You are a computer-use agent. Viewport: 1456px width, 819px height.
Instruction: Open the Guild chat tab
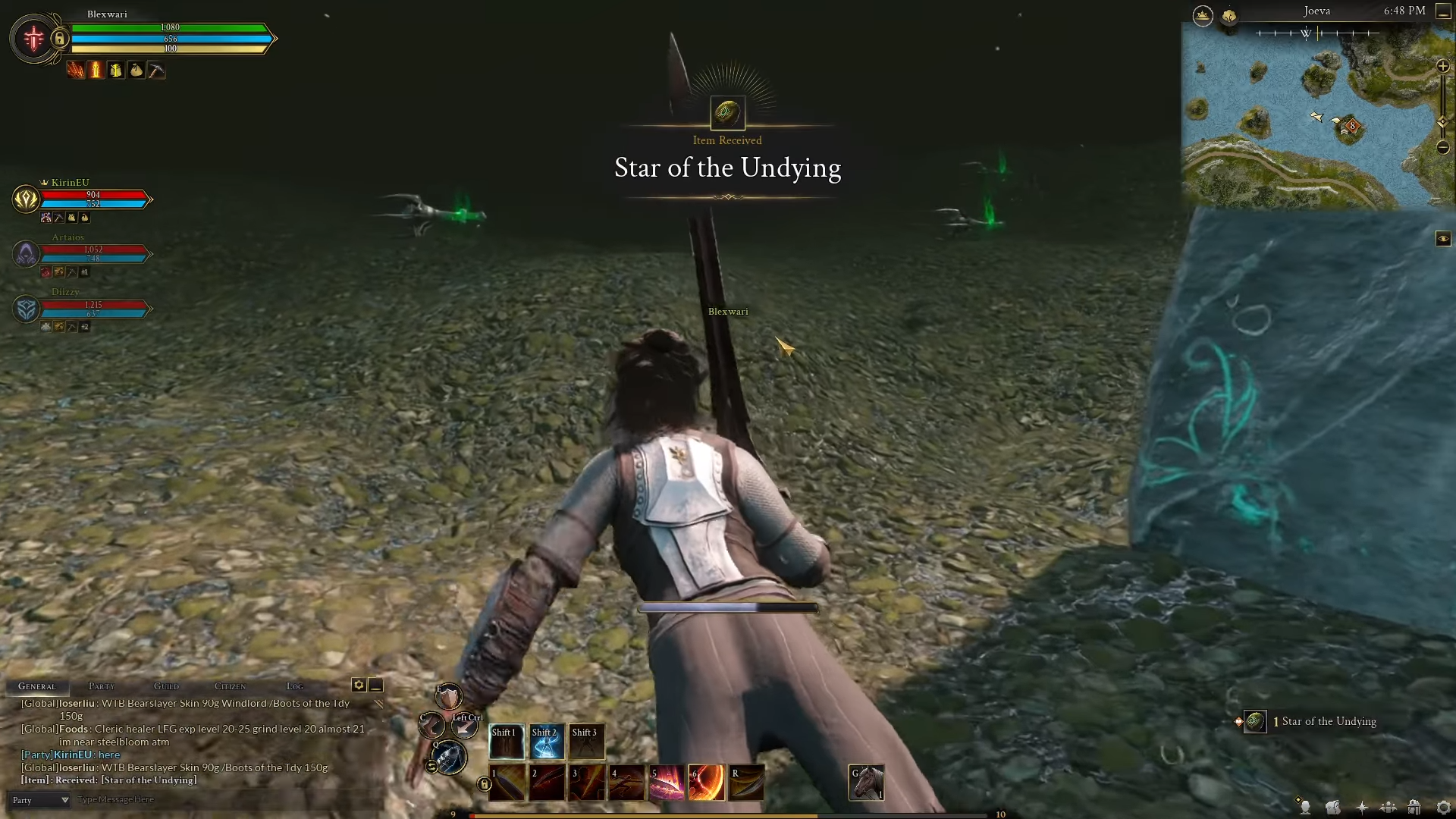(167, 686)
